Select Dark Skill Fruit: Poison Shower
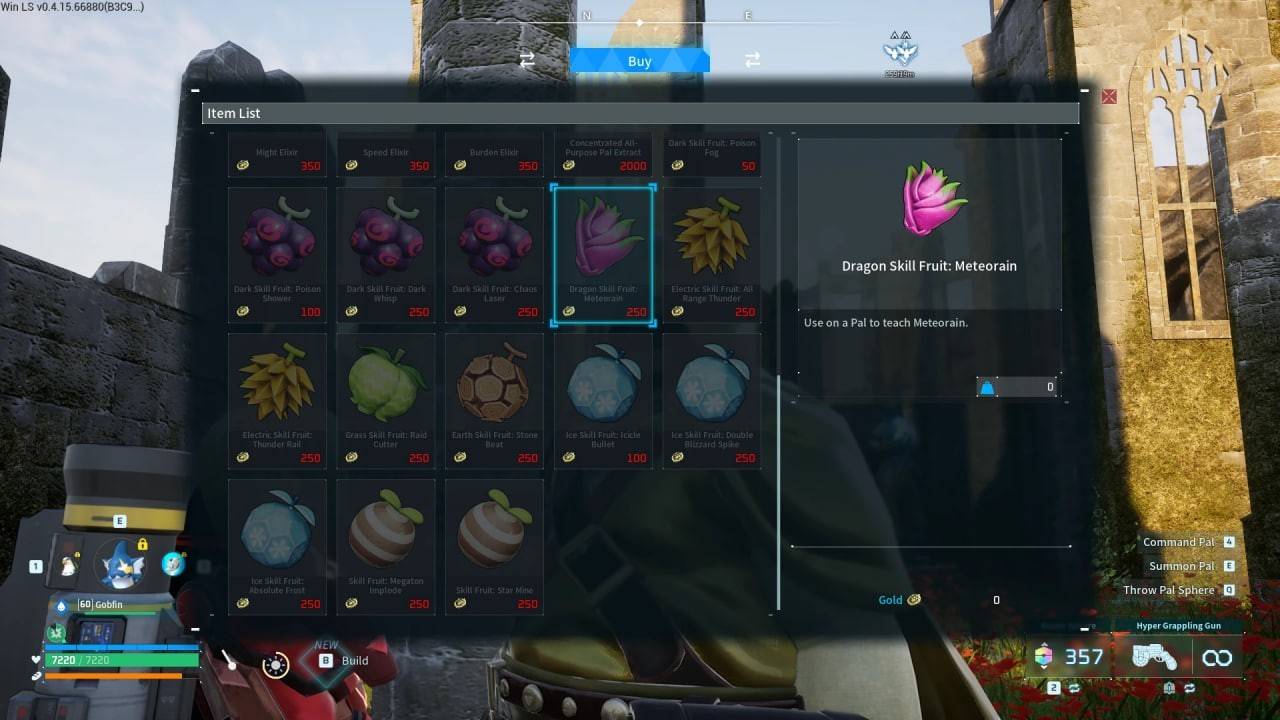The height and width of the screenshot is (720, 1280). (277, 250)
